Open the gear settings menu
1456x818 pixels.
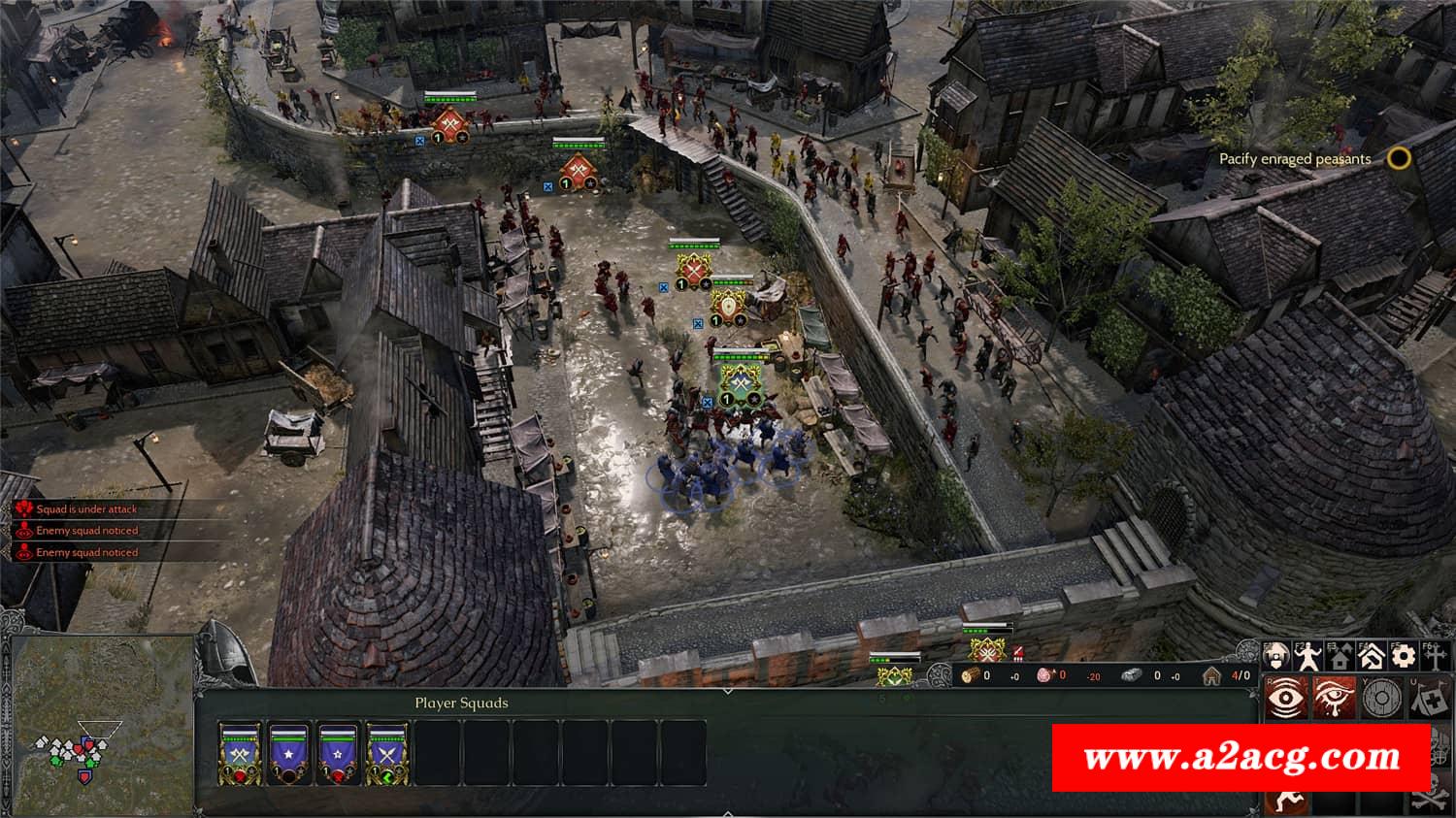coord(1403,657)
